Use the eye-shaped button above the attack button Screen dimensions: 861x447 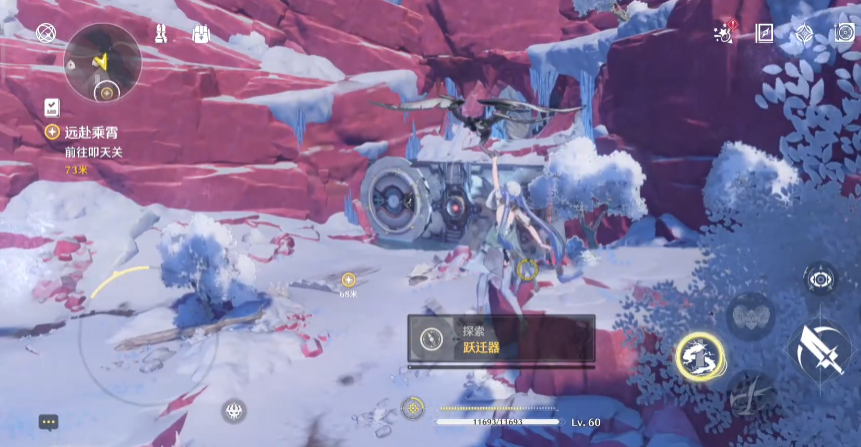[821, 279]
